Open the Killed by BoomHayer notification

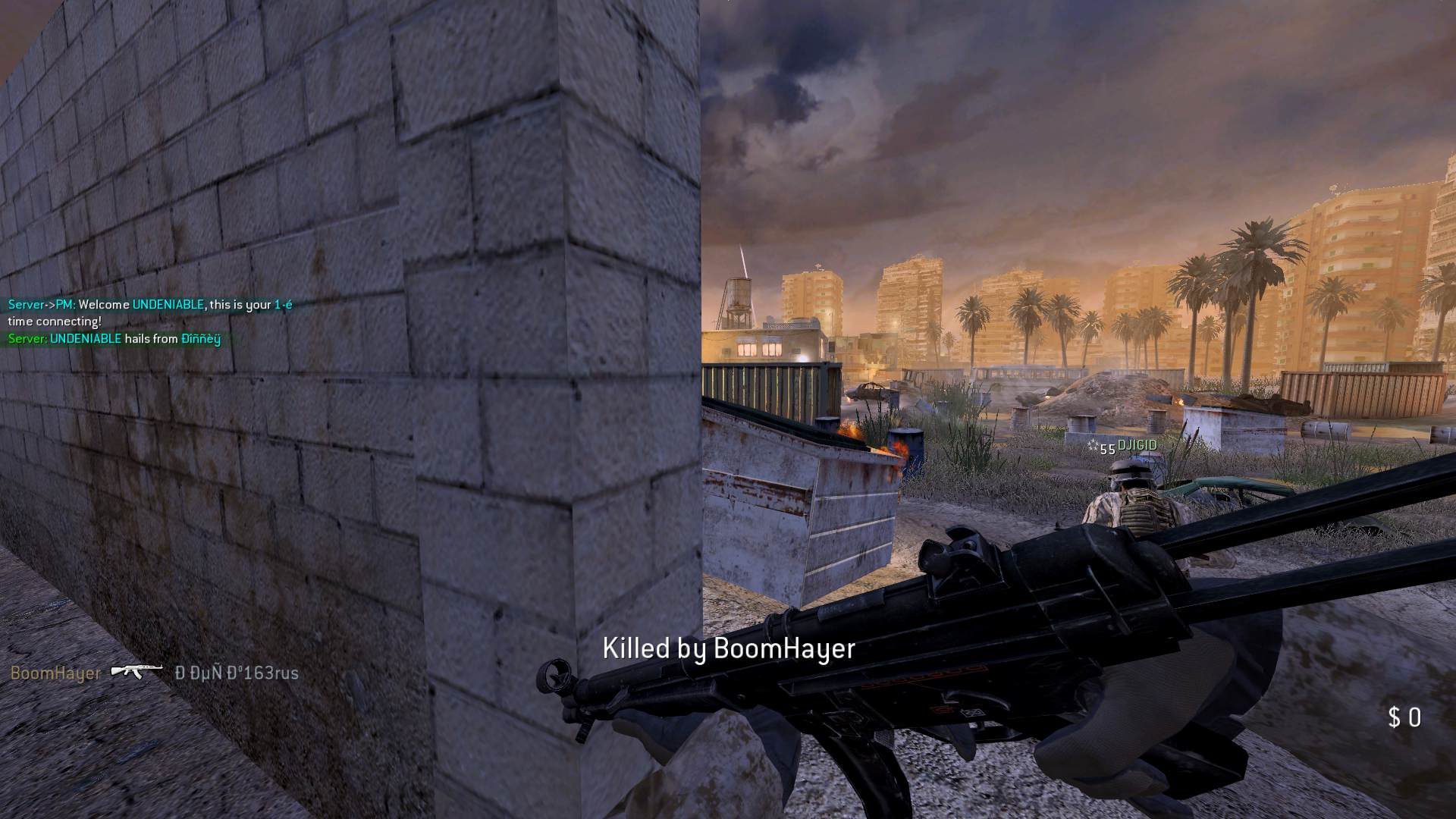click(x=727, y=648)
